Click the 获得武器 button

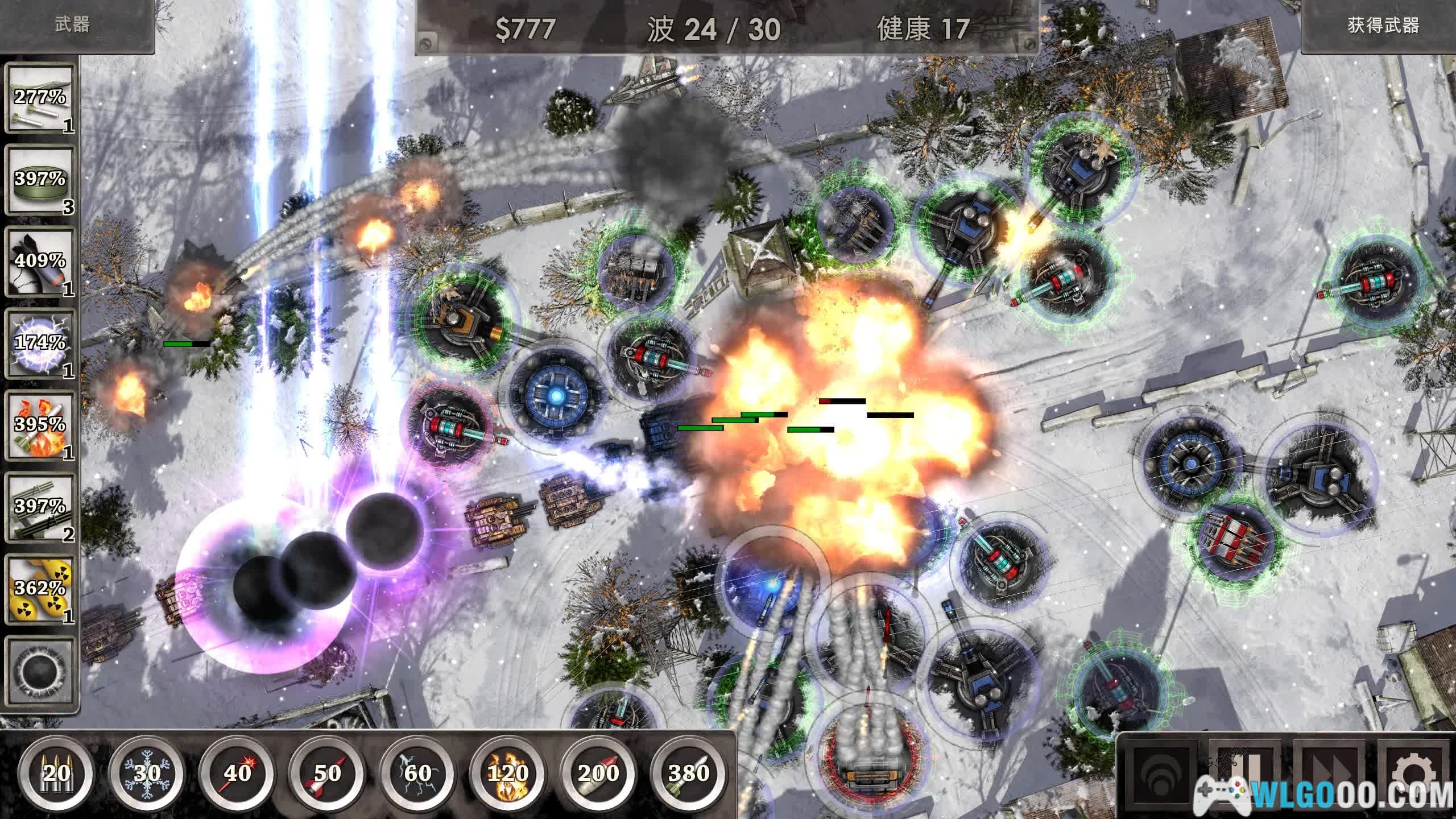1382,26
